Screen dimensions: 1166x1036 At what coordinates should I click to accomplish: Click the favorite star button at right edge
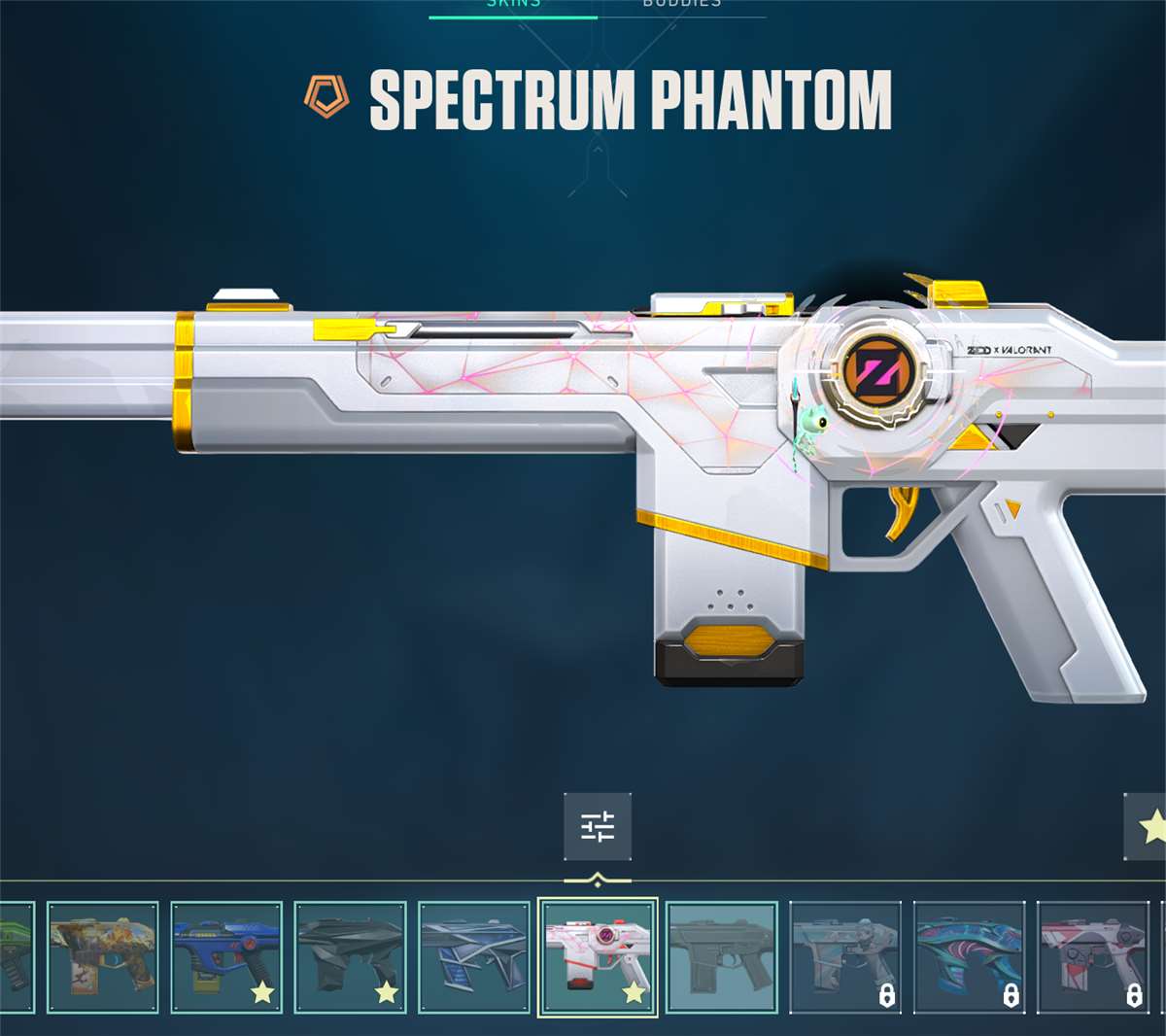[1149, 827]
